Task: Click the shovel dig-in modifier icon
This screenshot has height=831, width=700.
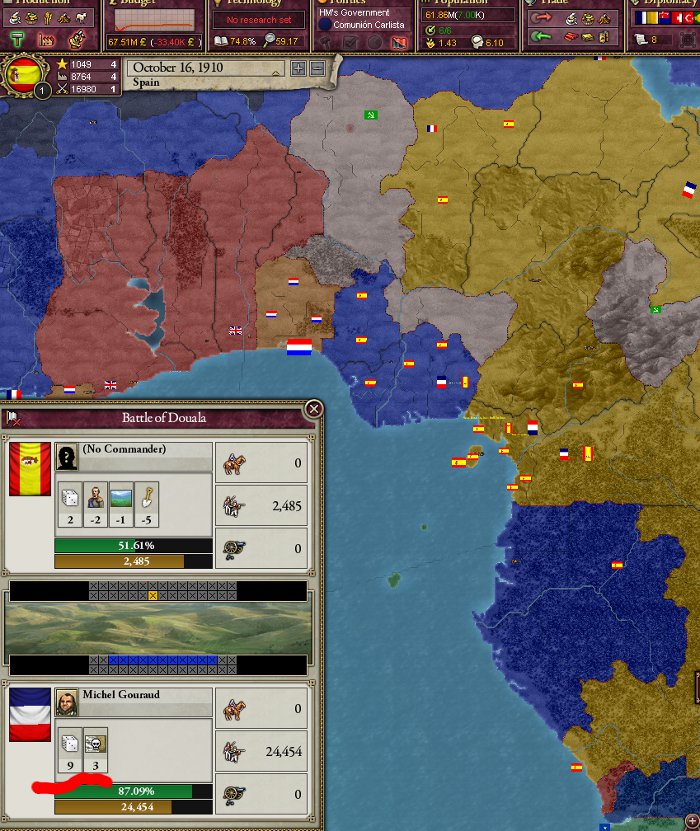Action: coord(148,496)
